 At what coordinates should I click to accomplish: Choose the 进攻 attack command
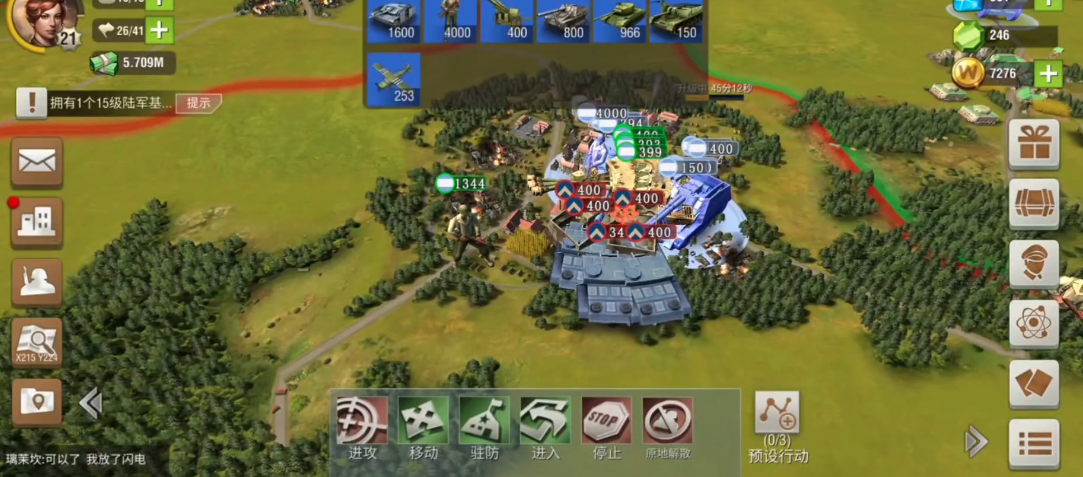coord(362,428)
